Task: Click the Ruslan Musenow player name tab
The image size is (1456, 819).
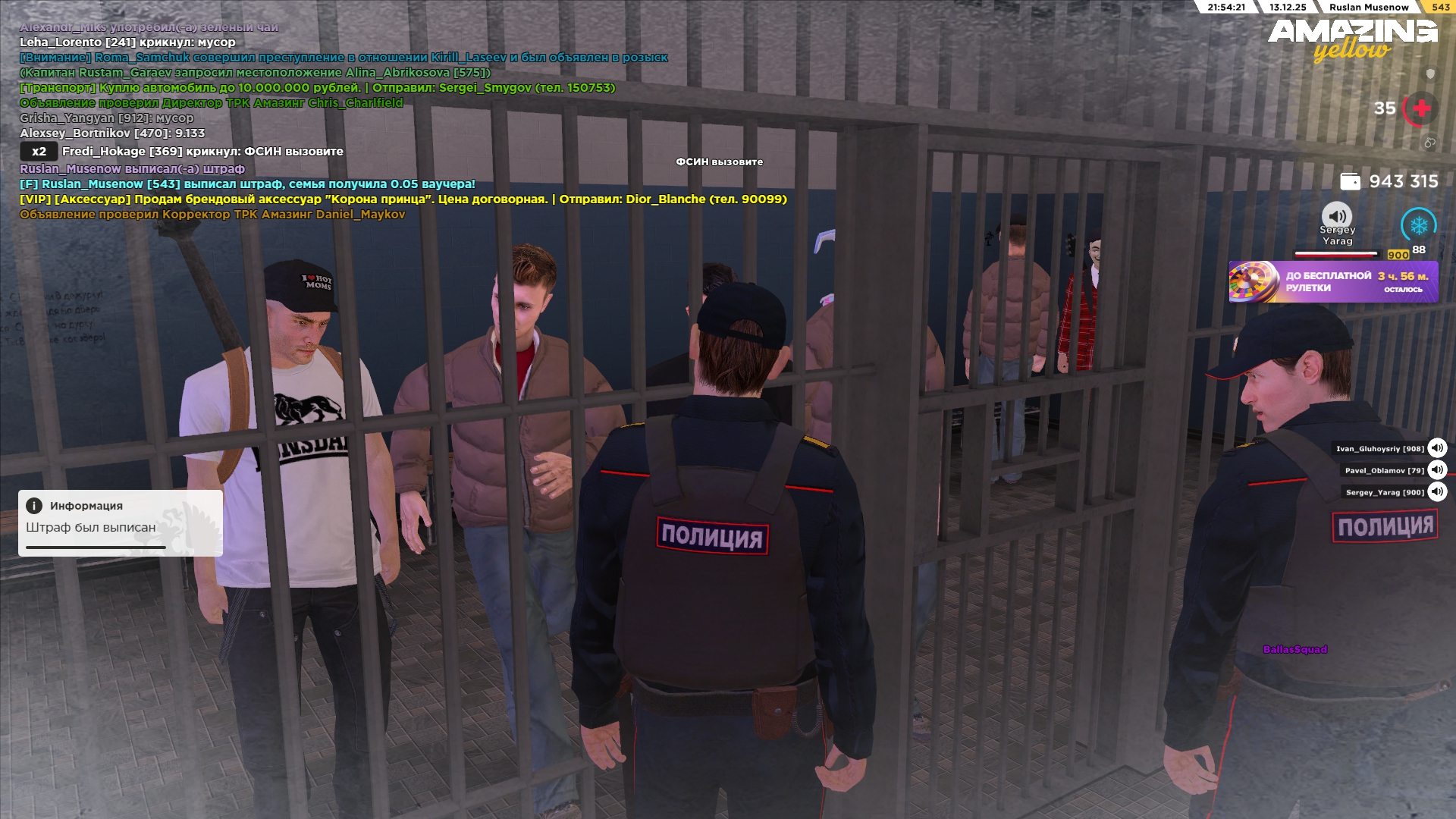Action: [1368, 8]
